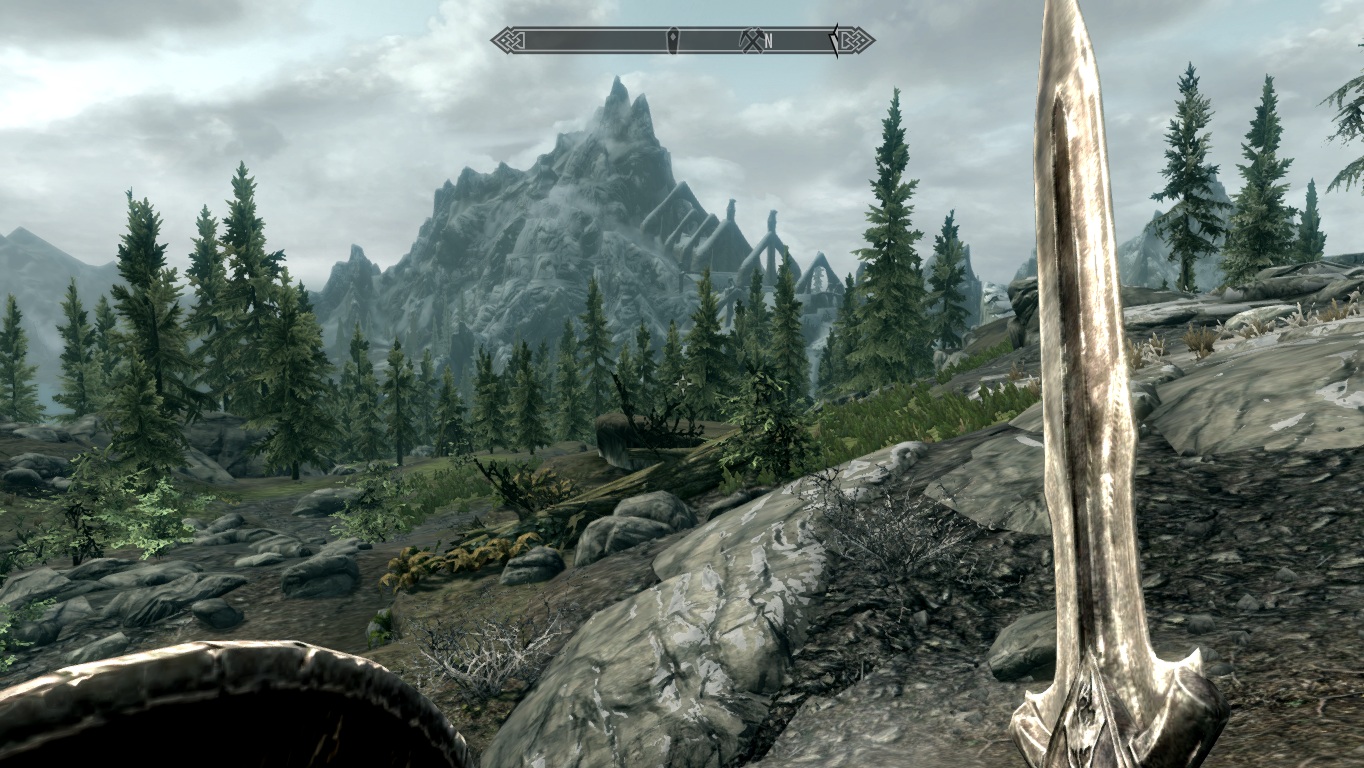This screenshot has height=768, width=1364.
Task: Click the black marker at the compass's right end
Action: (833, 40)
